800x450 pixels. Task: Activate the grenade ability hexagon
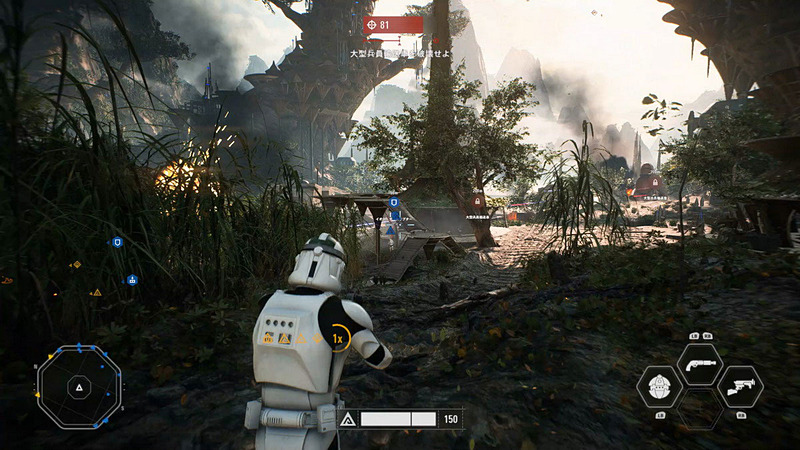point(661,387)
